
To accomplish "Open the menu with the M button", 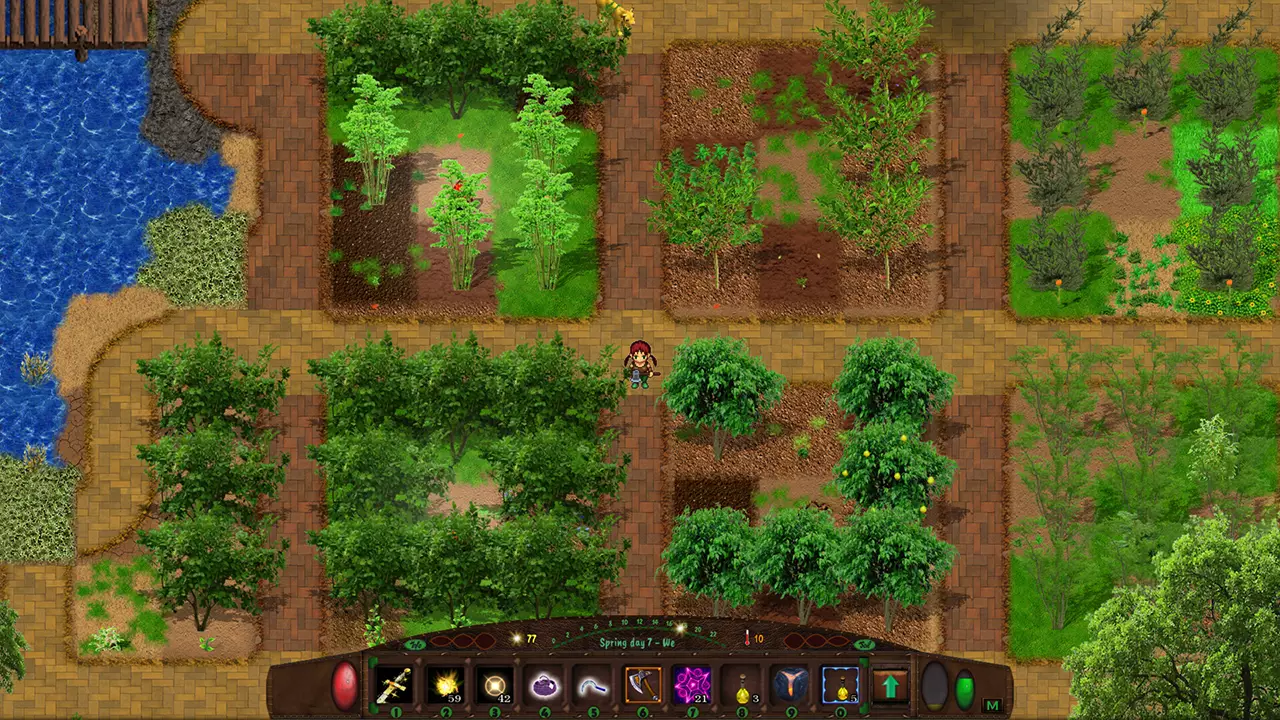I will click(x=992, y=705).
